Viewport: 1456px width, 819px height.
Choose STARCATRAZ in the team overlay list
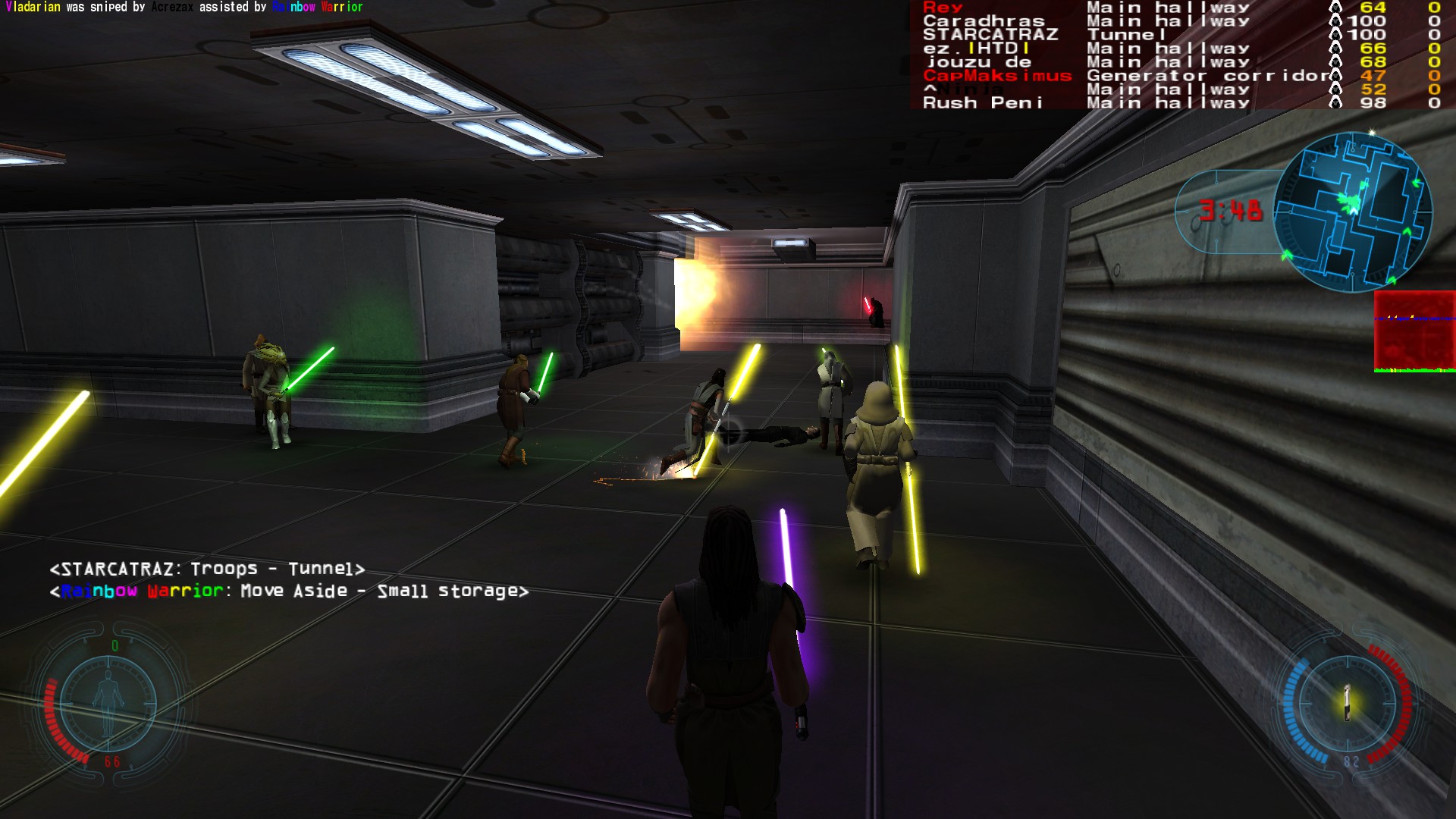click(x=990, y=35)
